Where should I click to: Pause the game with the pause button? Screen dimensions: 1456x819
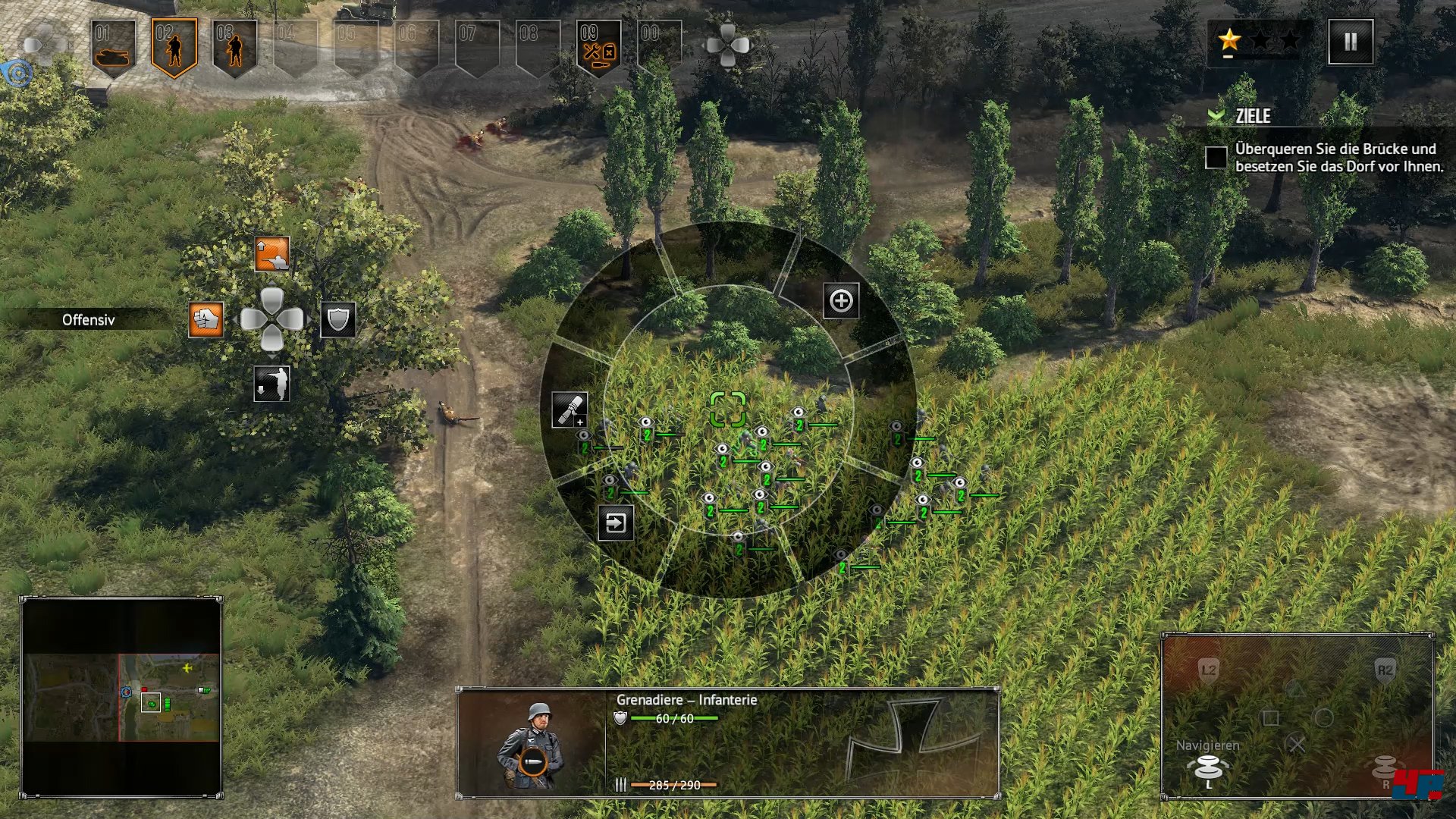coord(1351,42)
